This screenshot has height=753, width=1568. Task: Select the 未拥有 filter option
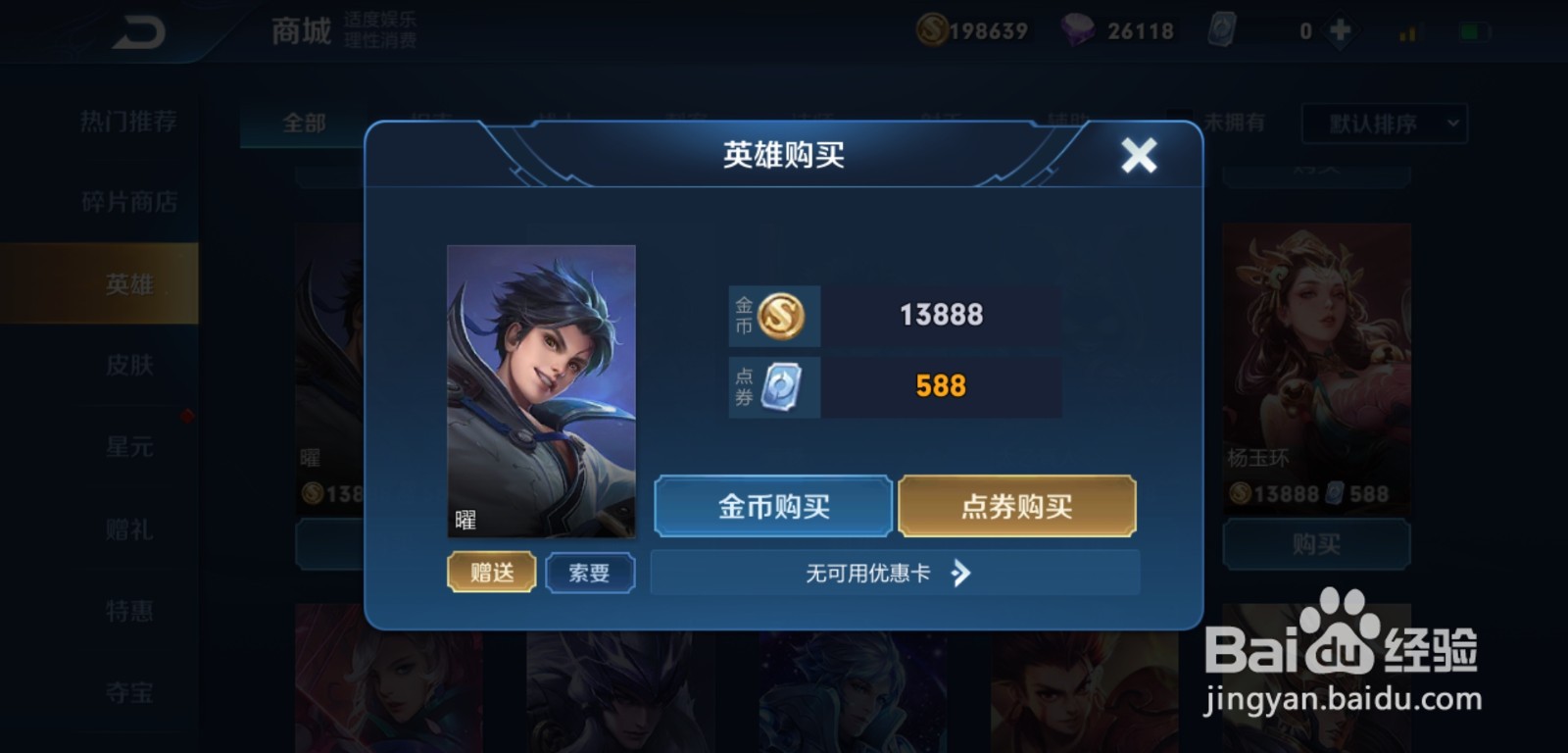(1238, 124)
